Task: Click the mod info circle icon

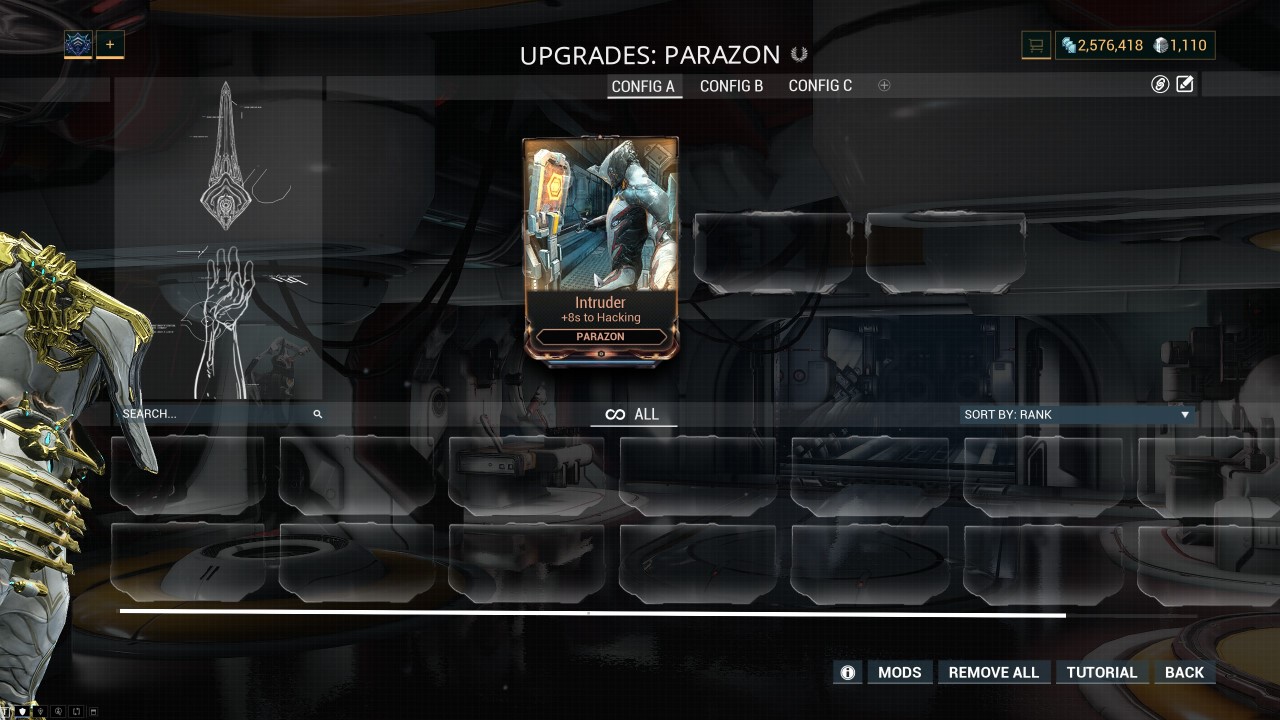Action: click(846, 672)
